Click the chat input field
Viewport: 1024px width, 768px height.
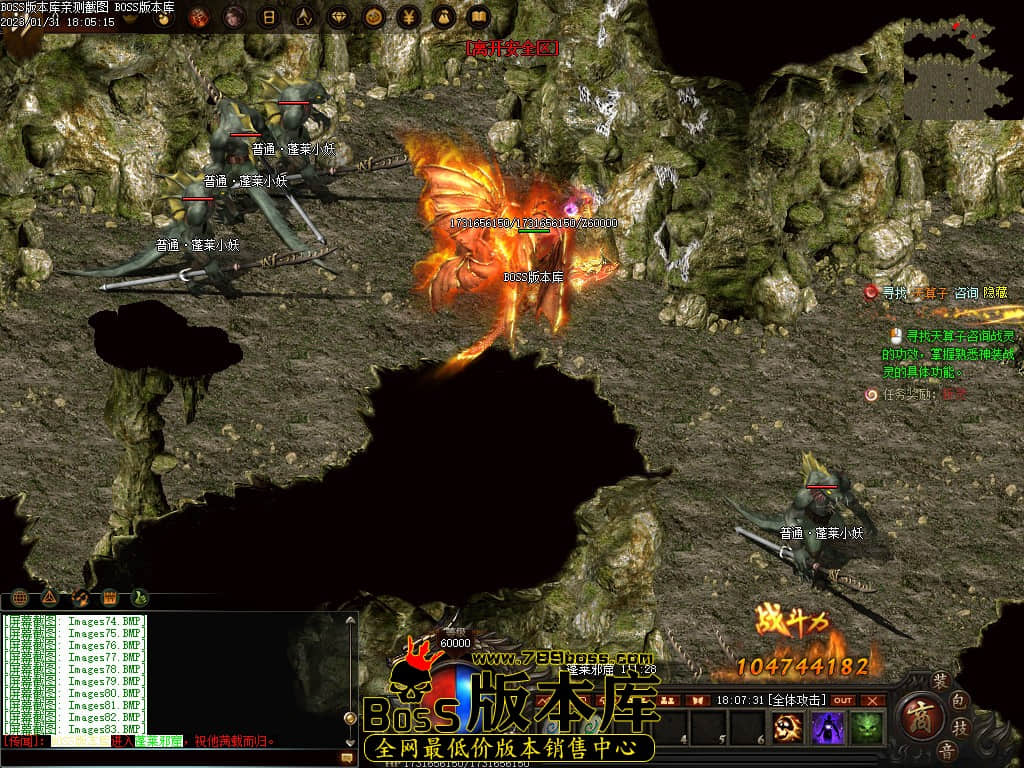tap(170, 758)
